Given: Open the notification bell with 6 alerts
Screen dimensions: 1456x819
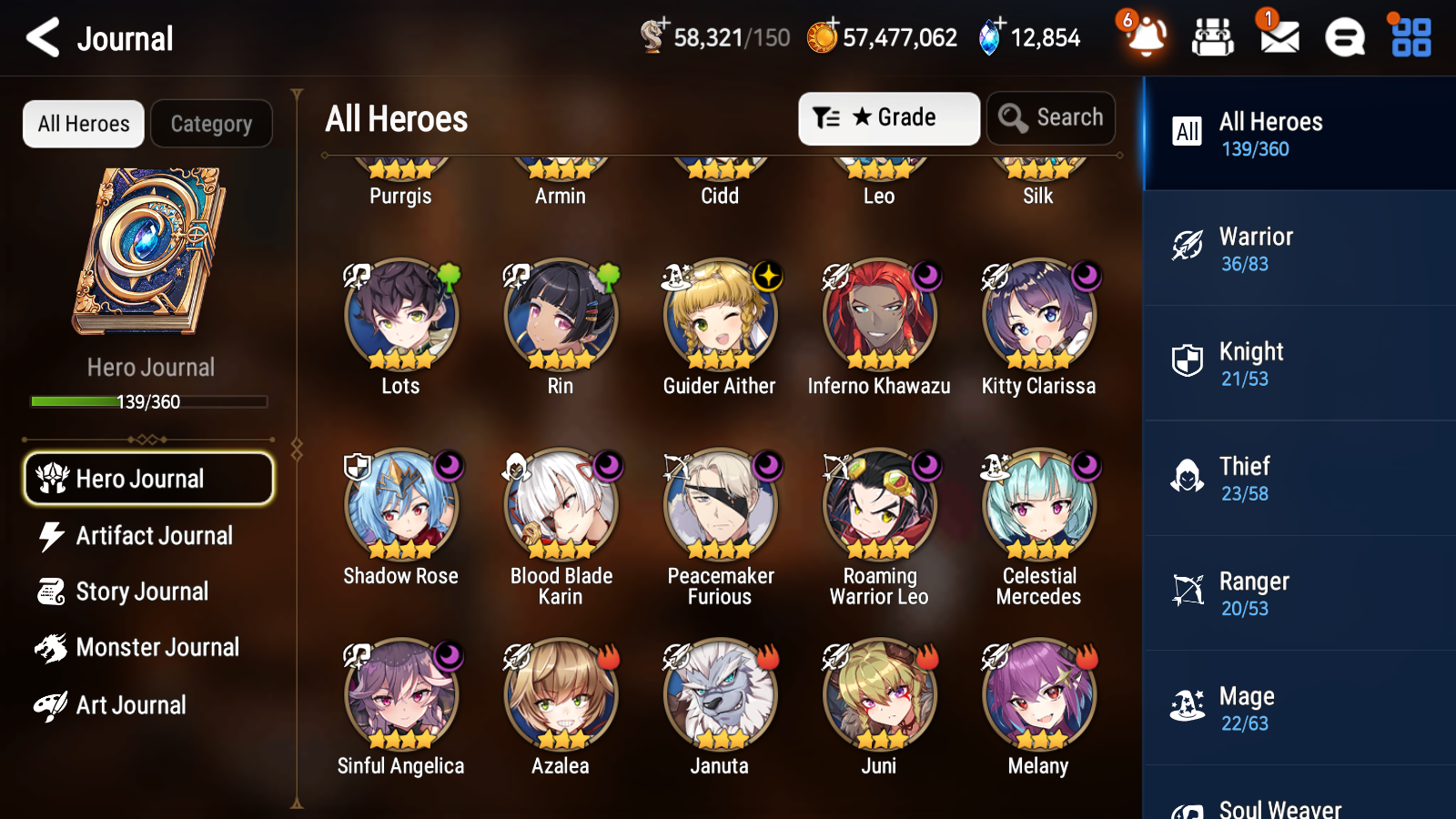Looking at the screenshot, I should [1145, 37].
